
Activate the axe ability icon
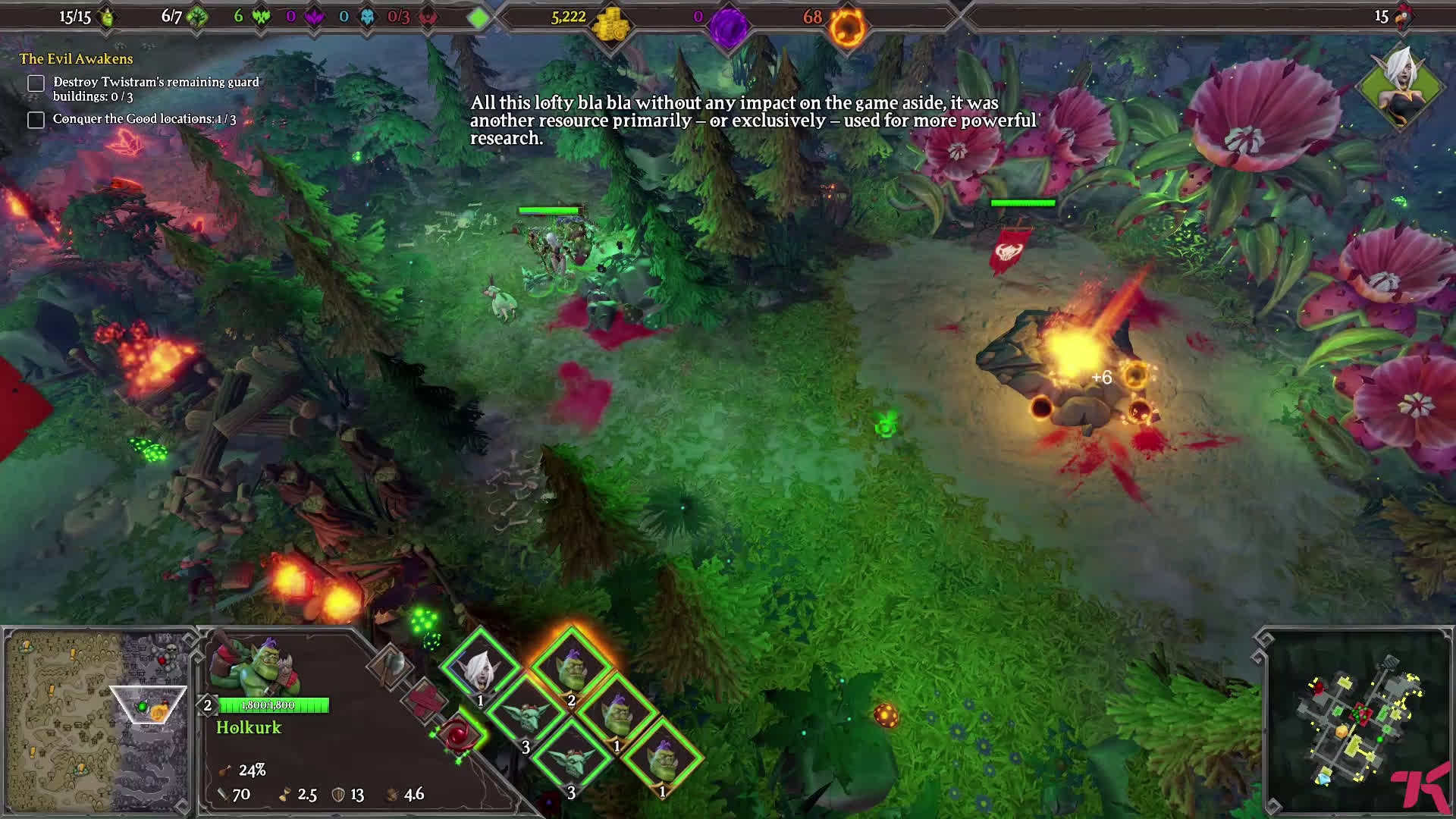[x=391, y=665]
